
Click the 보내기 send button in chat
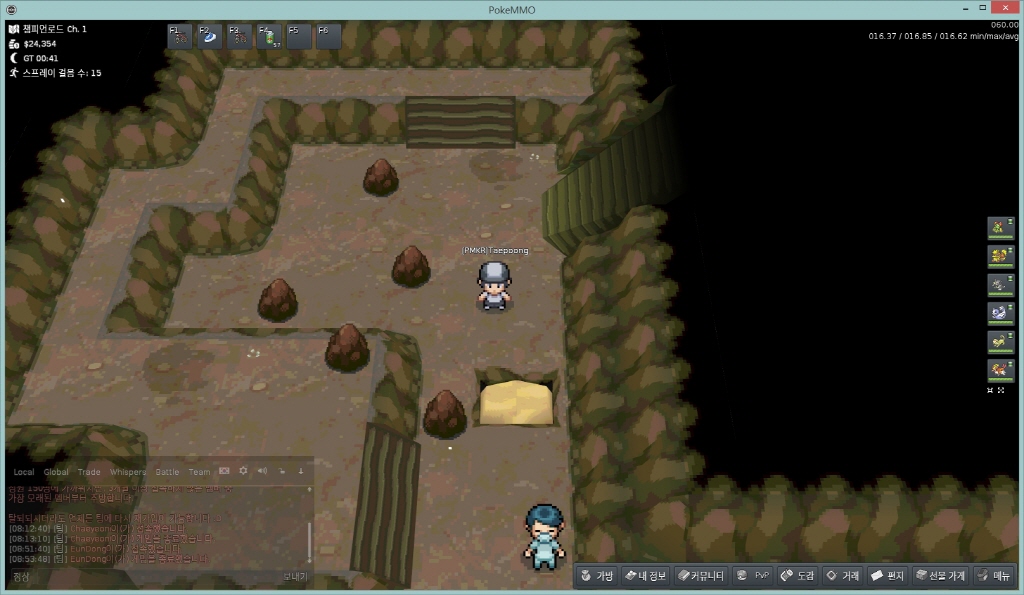(x=294, y=576)
